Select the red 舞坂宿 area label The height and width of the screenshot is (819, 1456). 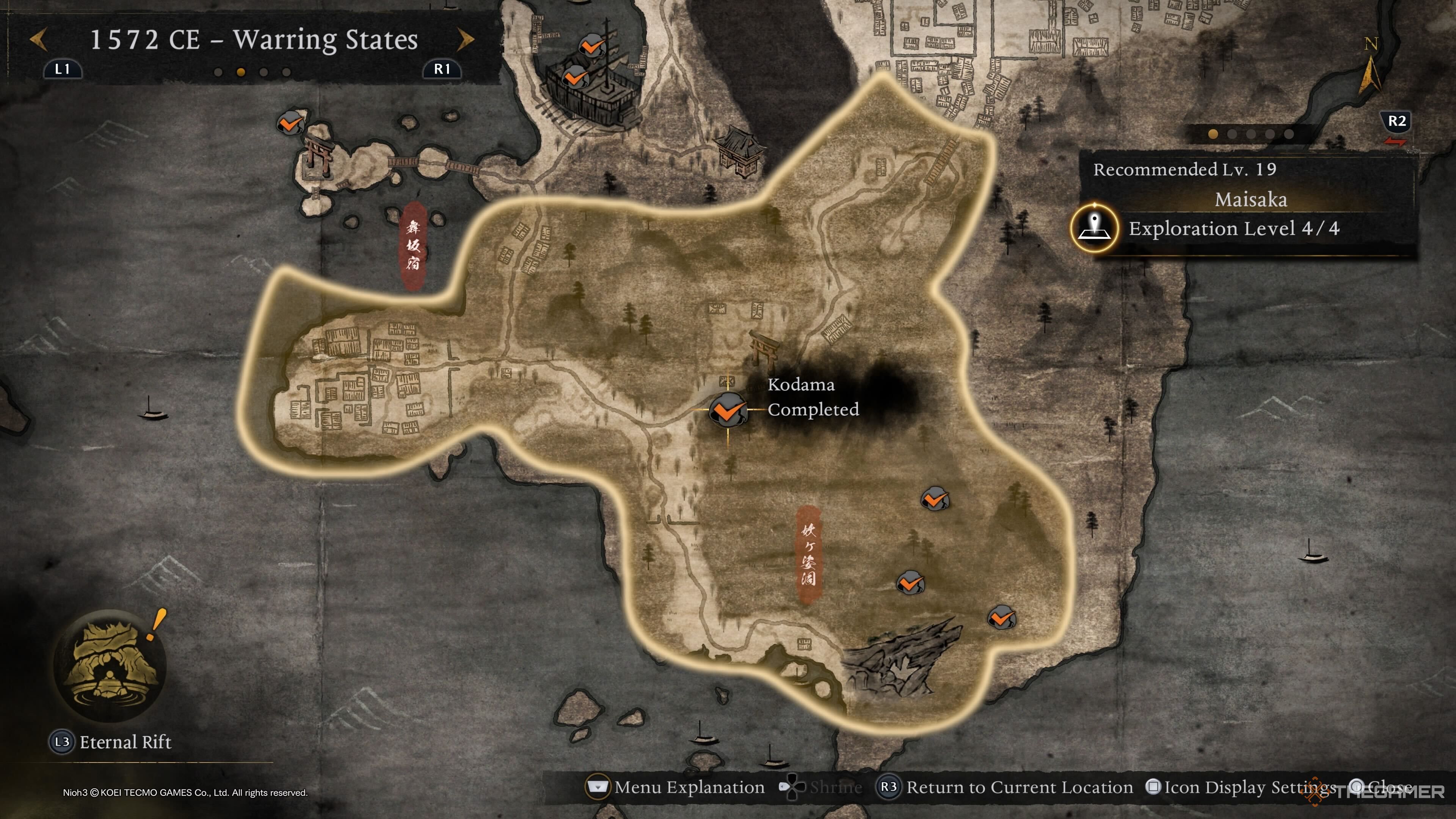click(414, 246)
